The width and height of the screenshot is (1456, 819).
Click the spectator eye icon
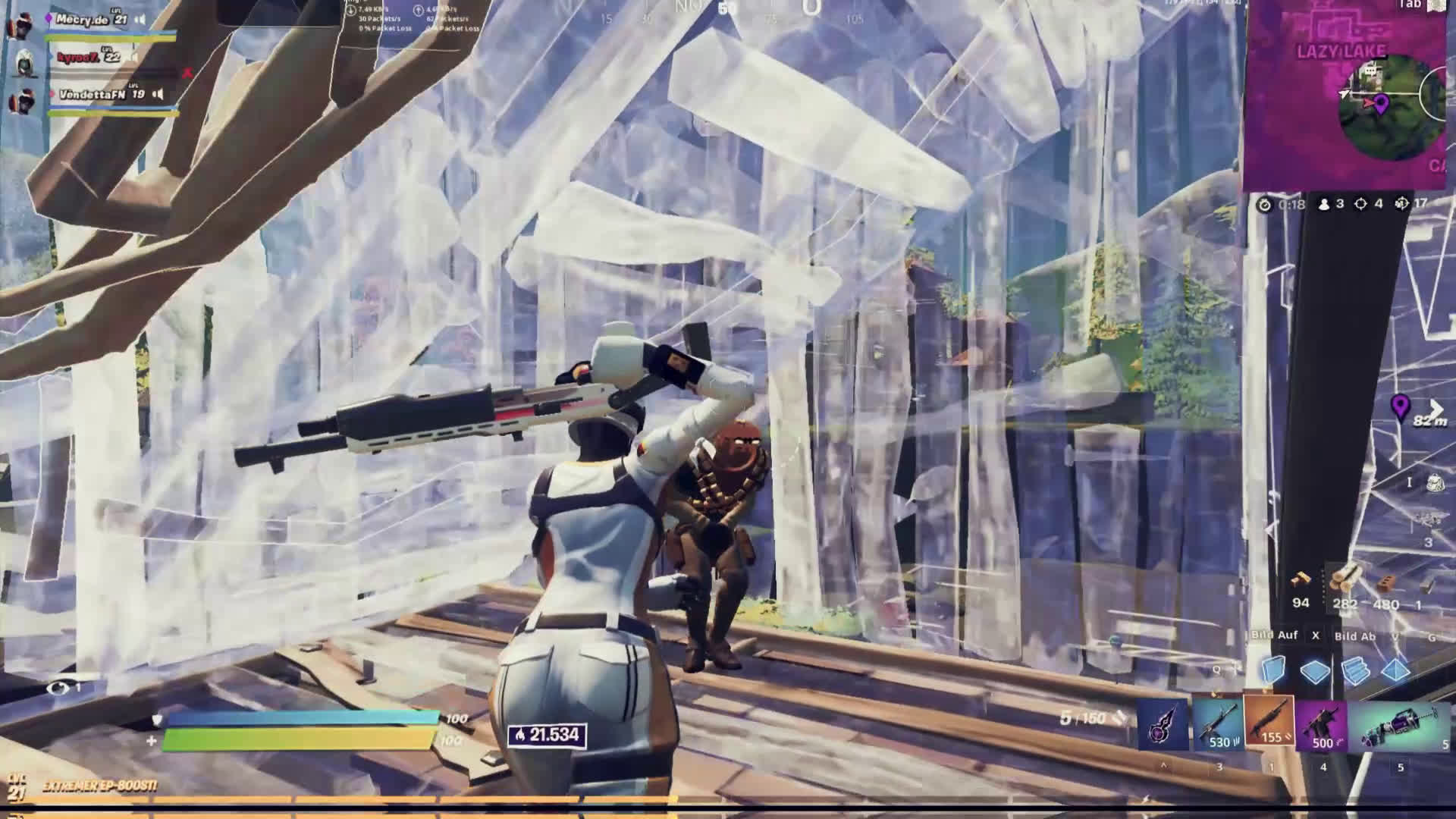point(58,688)
